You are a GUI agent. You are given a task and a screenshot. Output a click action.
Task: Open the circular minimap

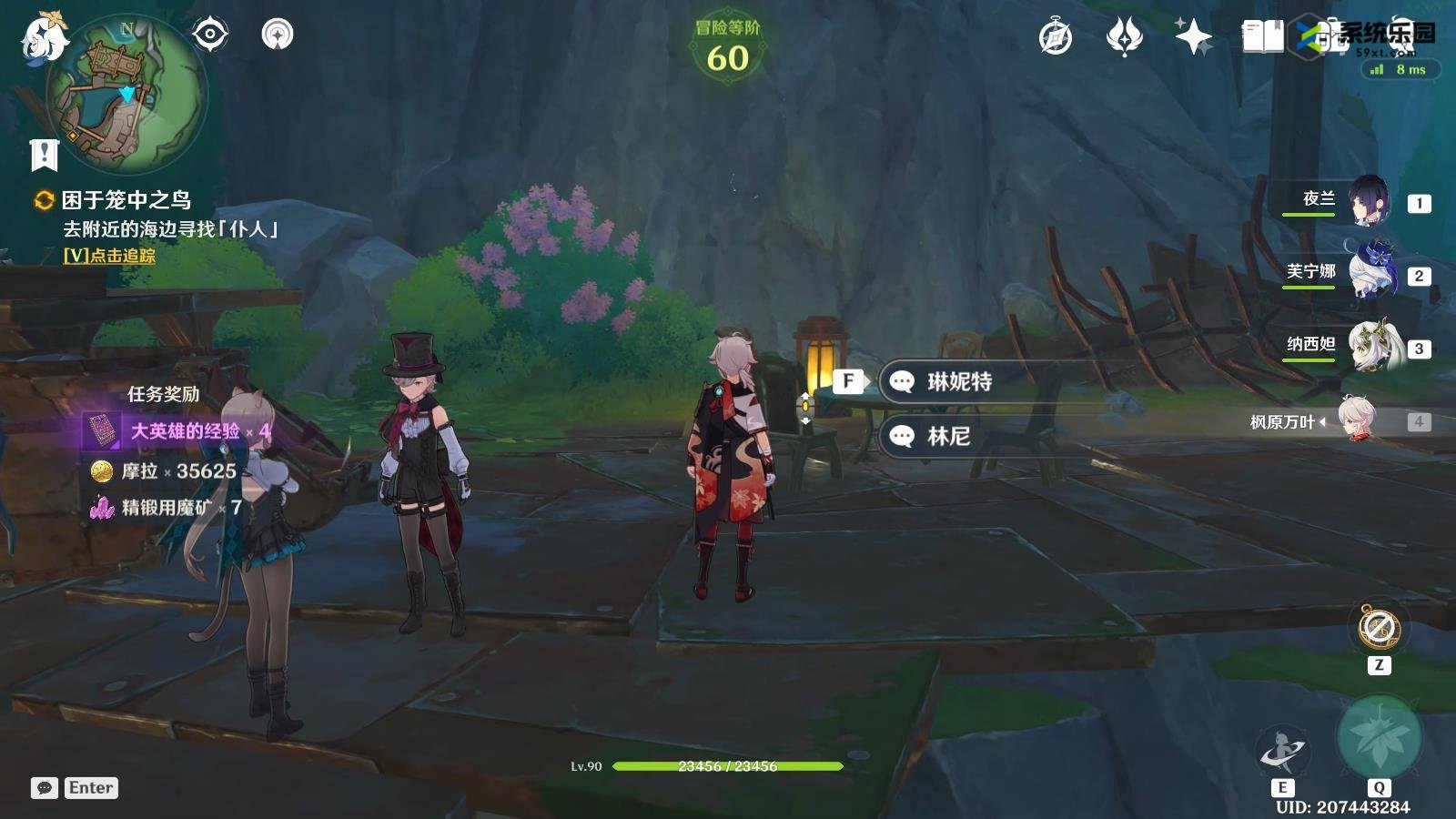point(126,95)
